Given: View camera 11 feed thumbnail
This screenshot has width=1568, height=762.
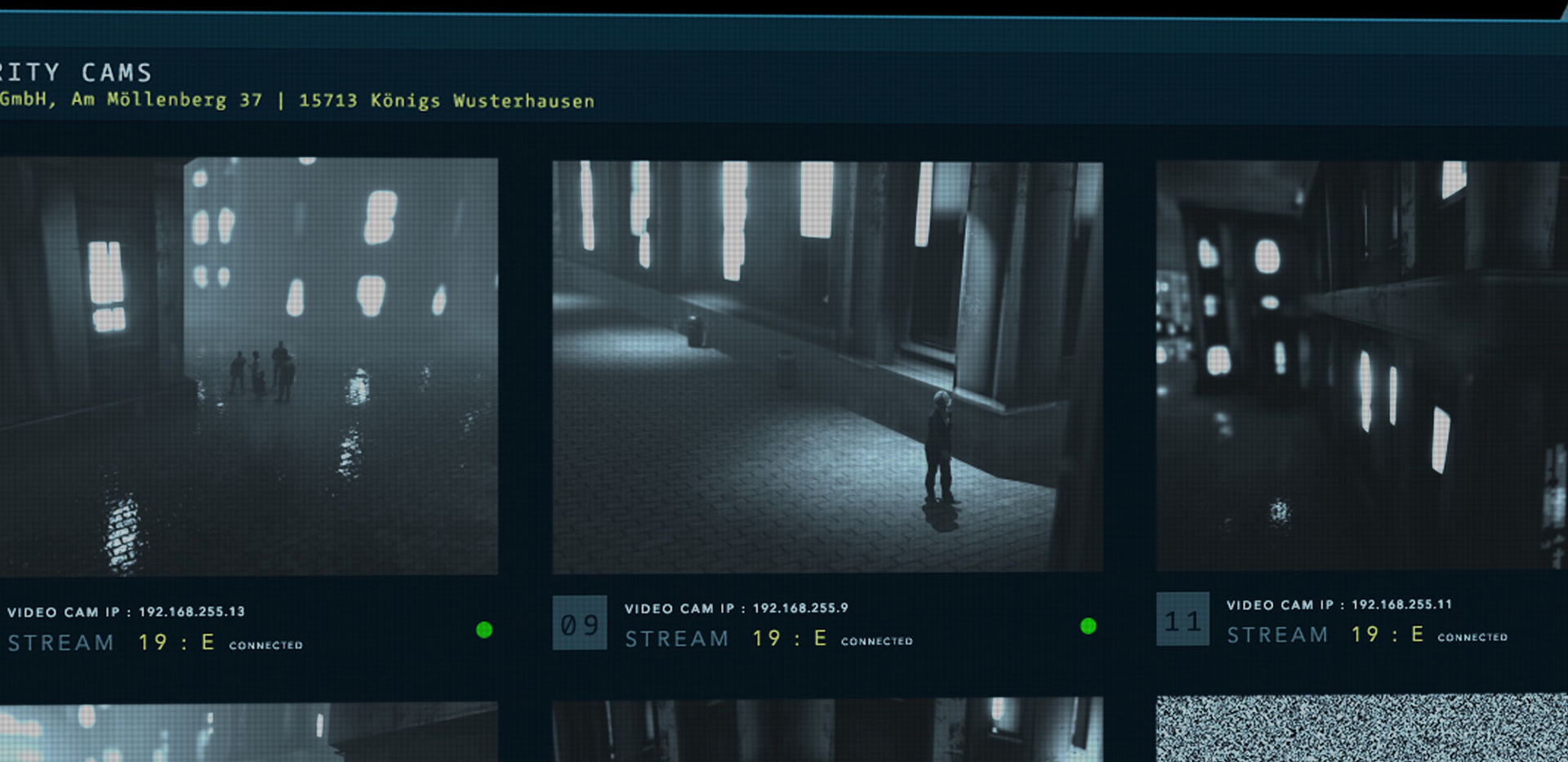Looking at the screenshot, I should (1360, 365).
